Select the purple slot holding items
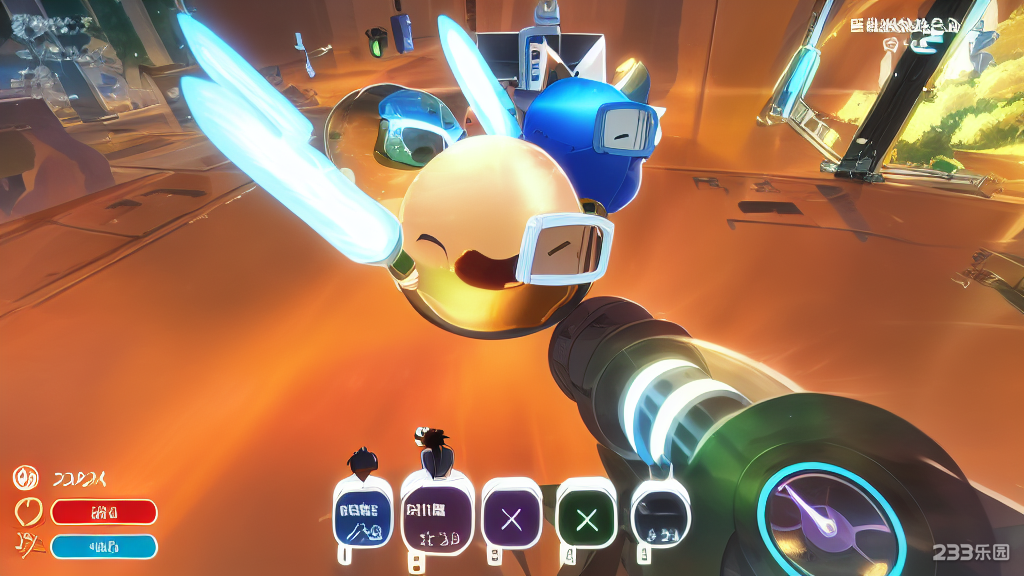This screenshot has height=576, width=1024. click(x=436, y=515)
